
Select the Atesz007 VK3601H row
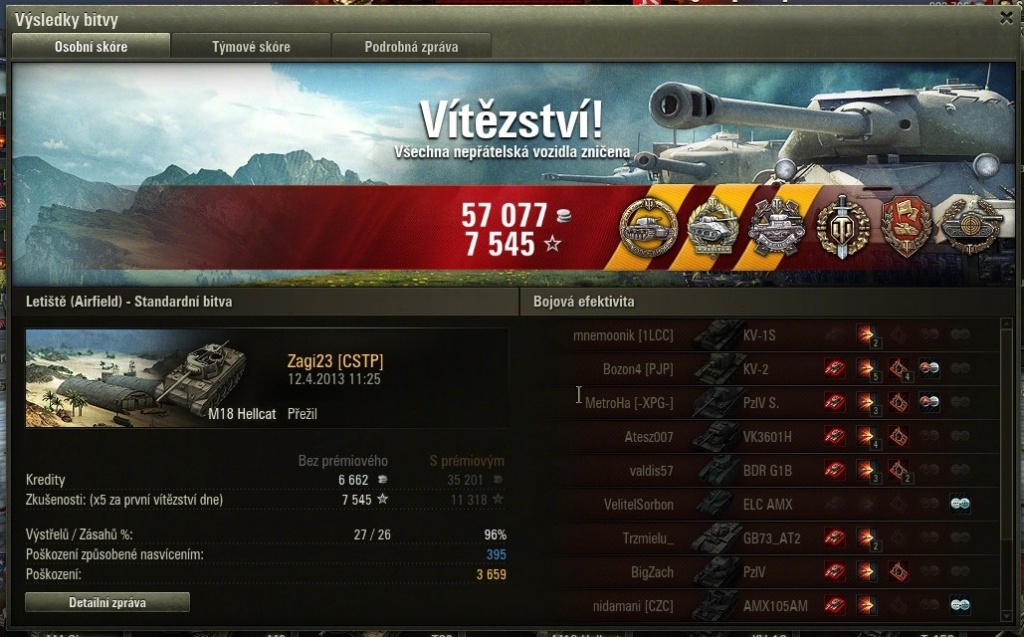(x=760, y=437)
